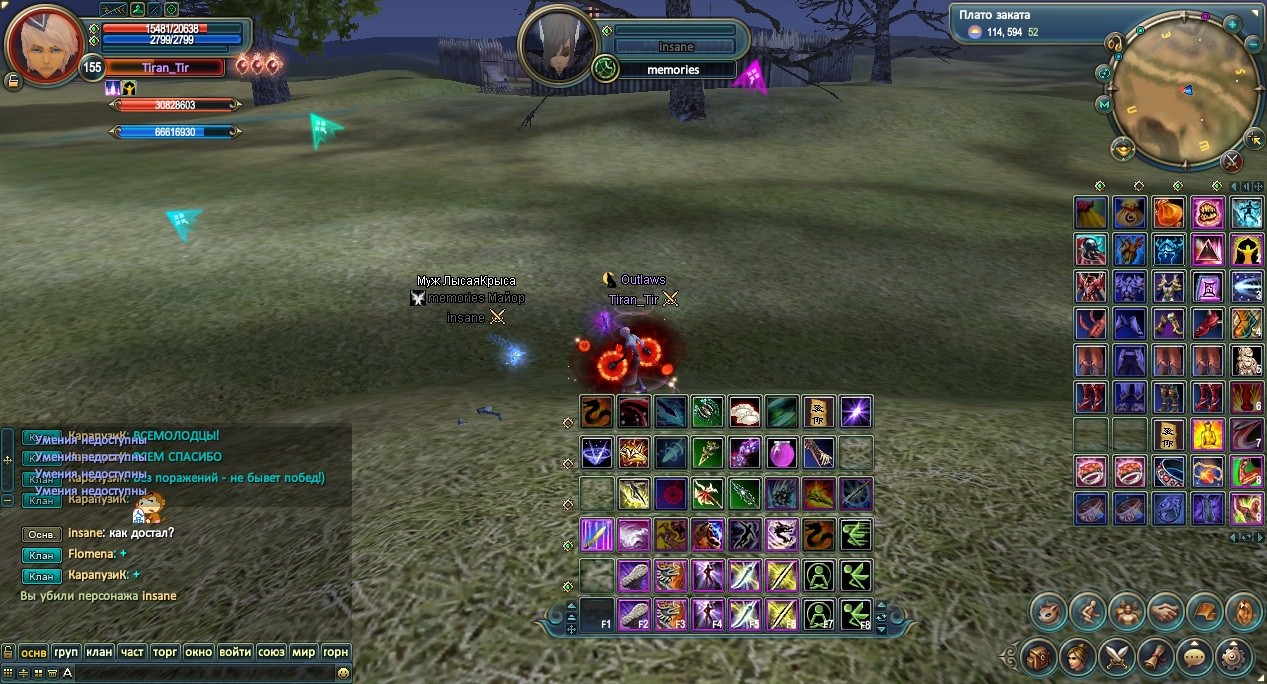The height and width of the screenshot is (684, 1267).
Task: Select the 'торг' chat channel tab
Action: coord(165,652)
